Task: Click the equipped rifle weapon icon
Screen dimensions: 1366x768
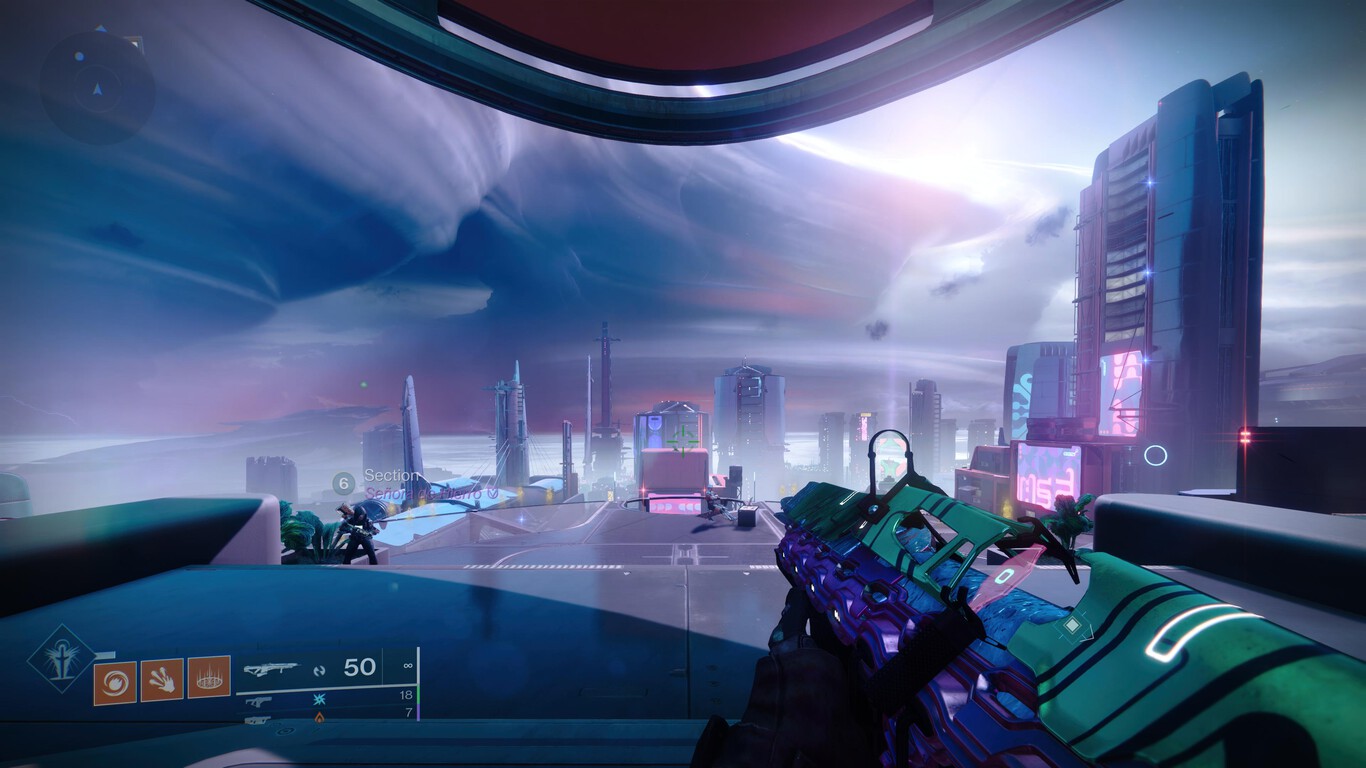Action: [271, 668]
